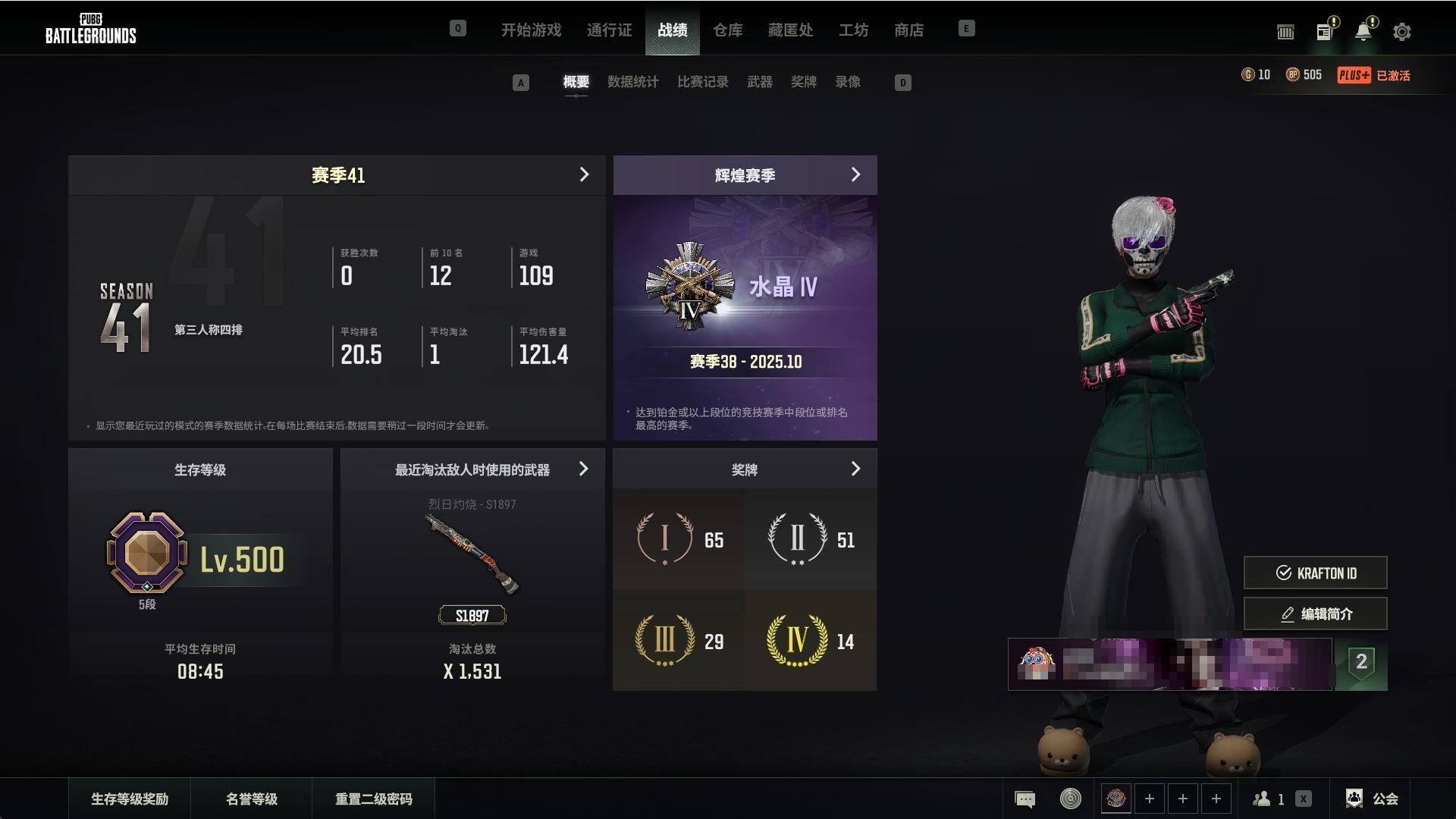
Task: Open the 仓库 inventory tab
Action: pos(727,30)
